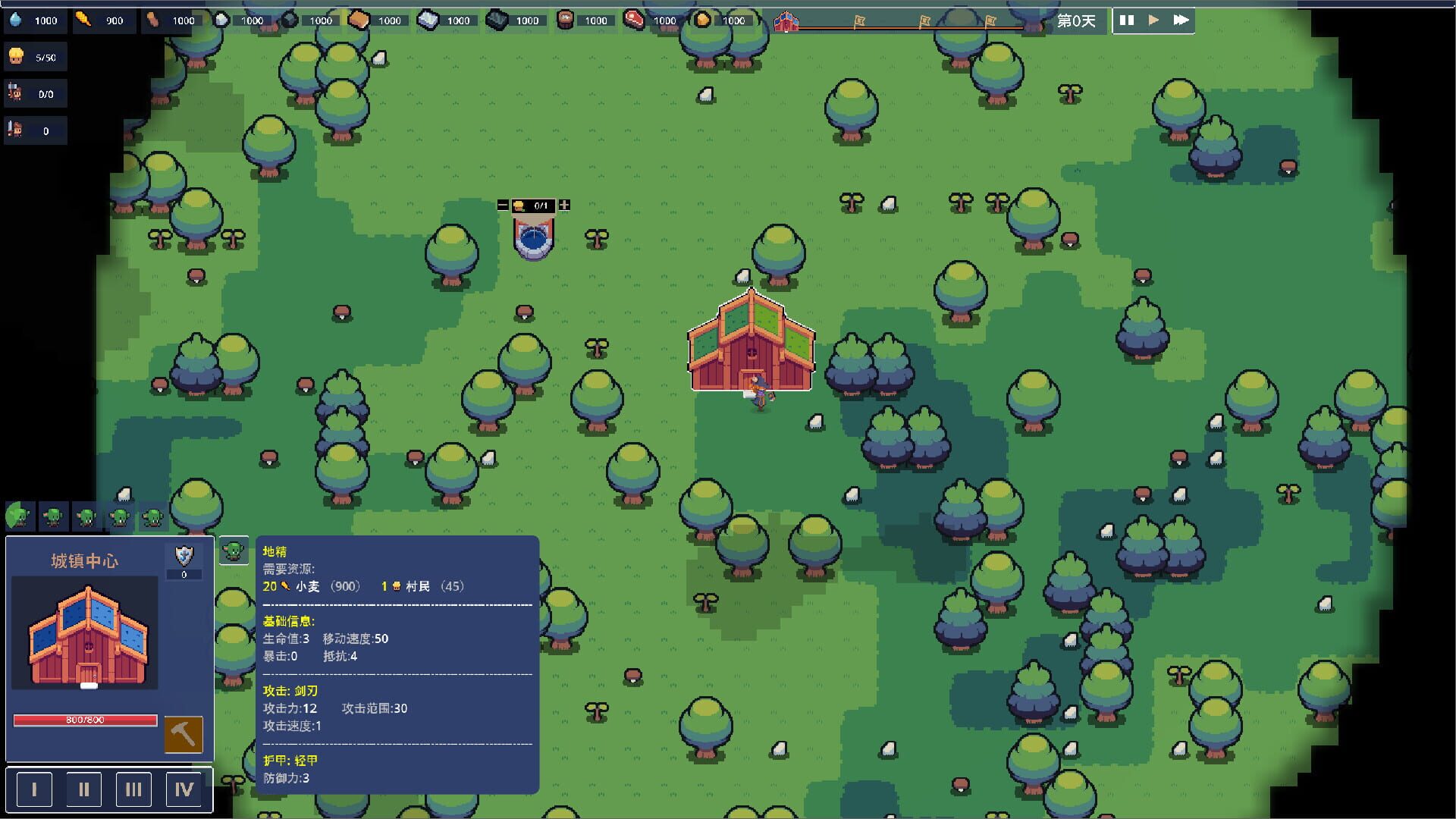This screenshot has width=1456, height=819.
Task: Switch to tab I in the bottom-left panel
Action: (33, 789)
